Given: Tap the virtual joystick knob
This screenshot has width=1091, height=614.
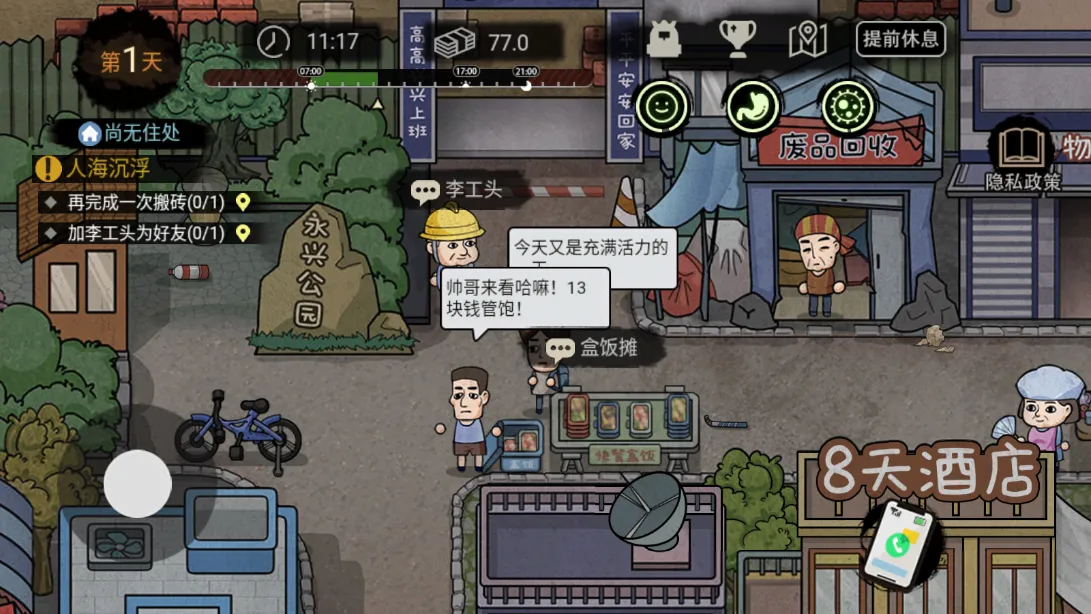Looking at the screenshot, I should pos(138,483).
